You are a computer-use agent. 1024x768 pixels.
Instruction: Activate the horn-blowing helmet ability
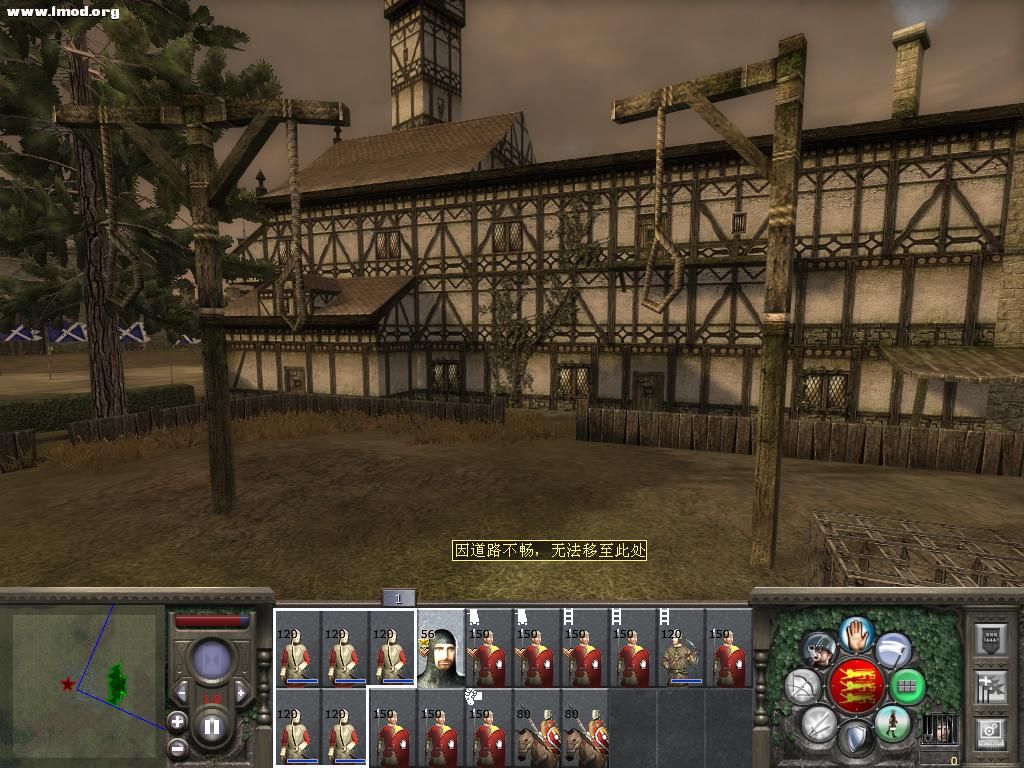pos(819,650)
